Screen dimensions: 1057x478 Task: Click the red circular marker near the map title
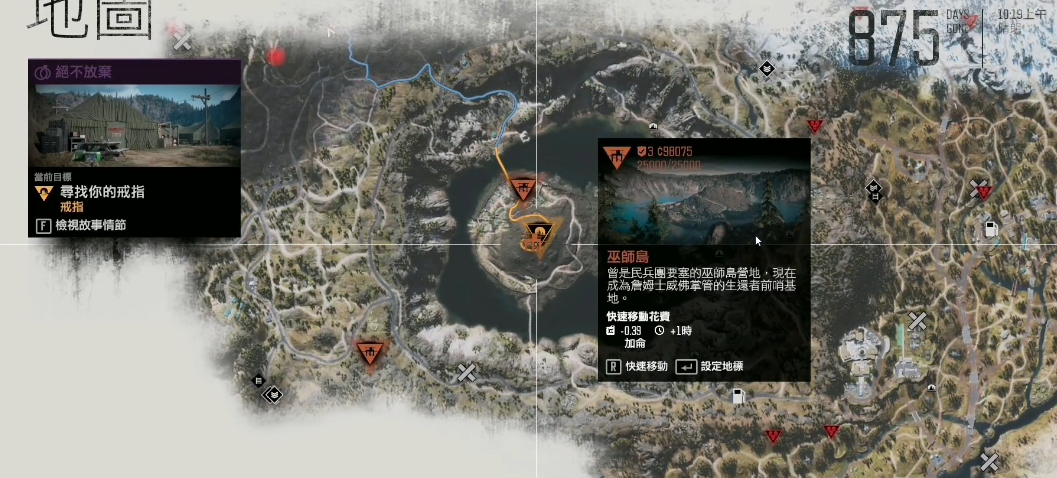coord(277,57)
